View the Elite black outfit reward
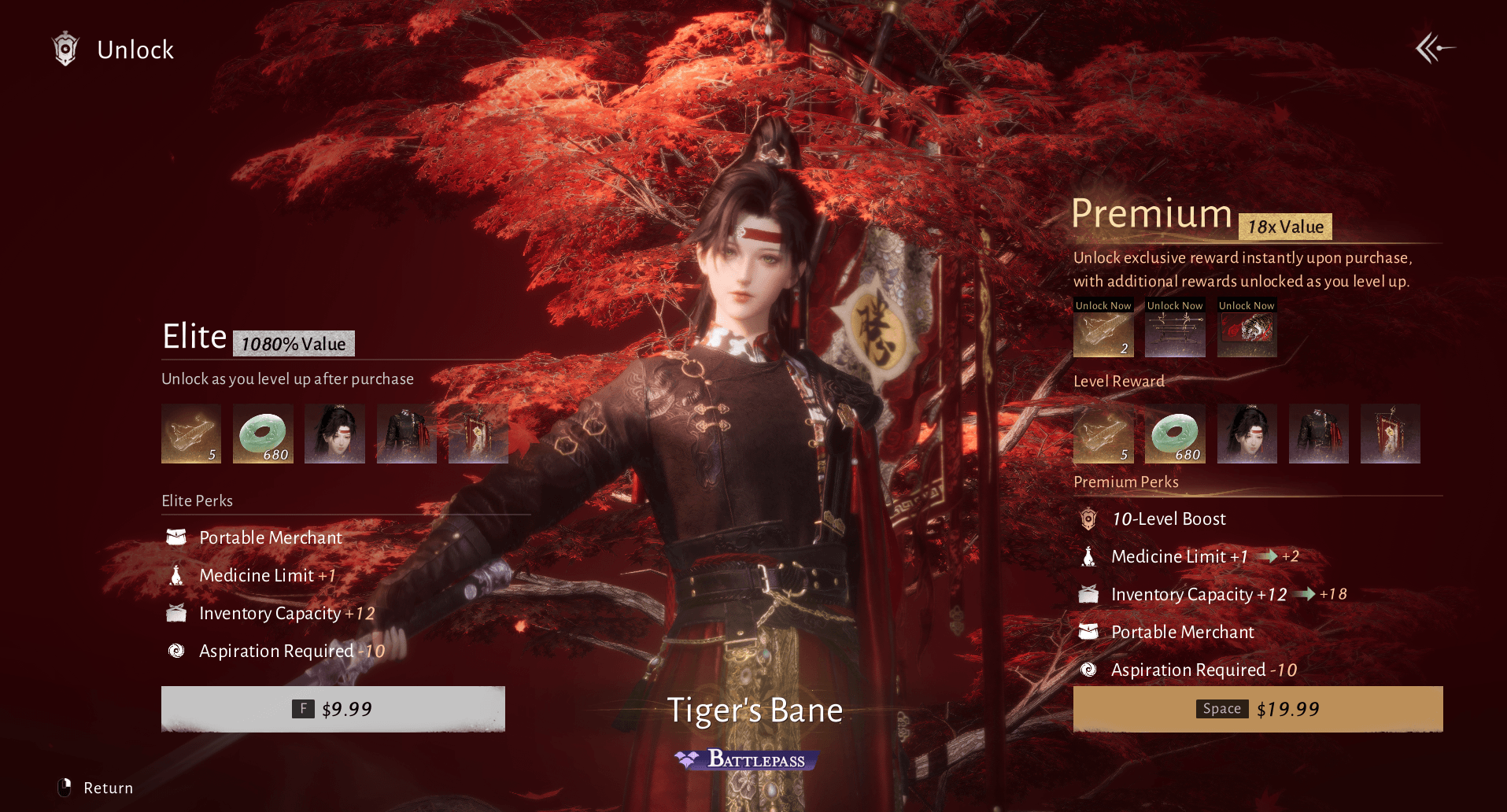This screenshot has height=812, width=1507. pos(407,434)
